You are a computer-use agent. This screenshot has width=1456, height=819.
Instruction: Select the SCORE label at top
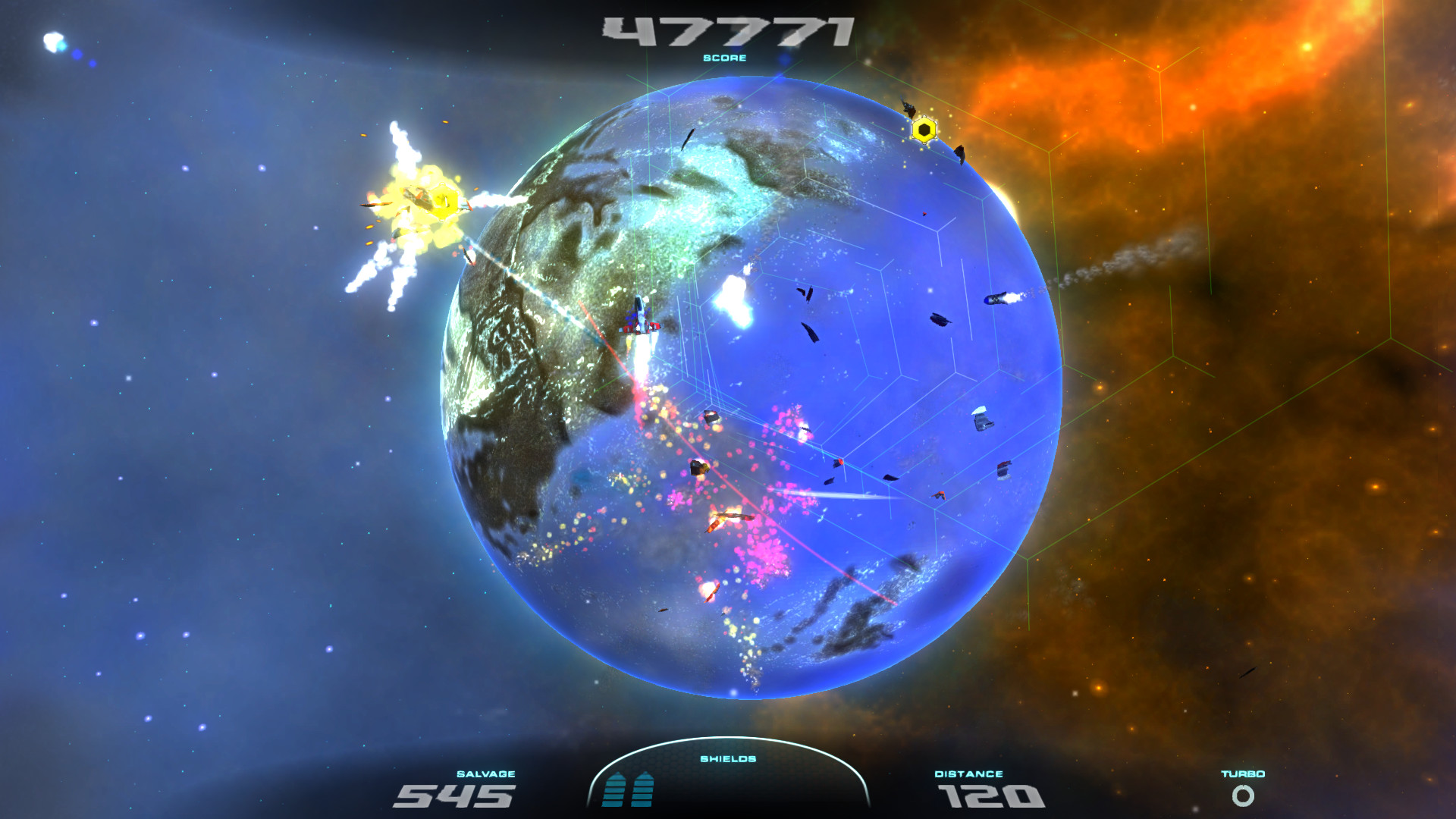pos(726,58)
